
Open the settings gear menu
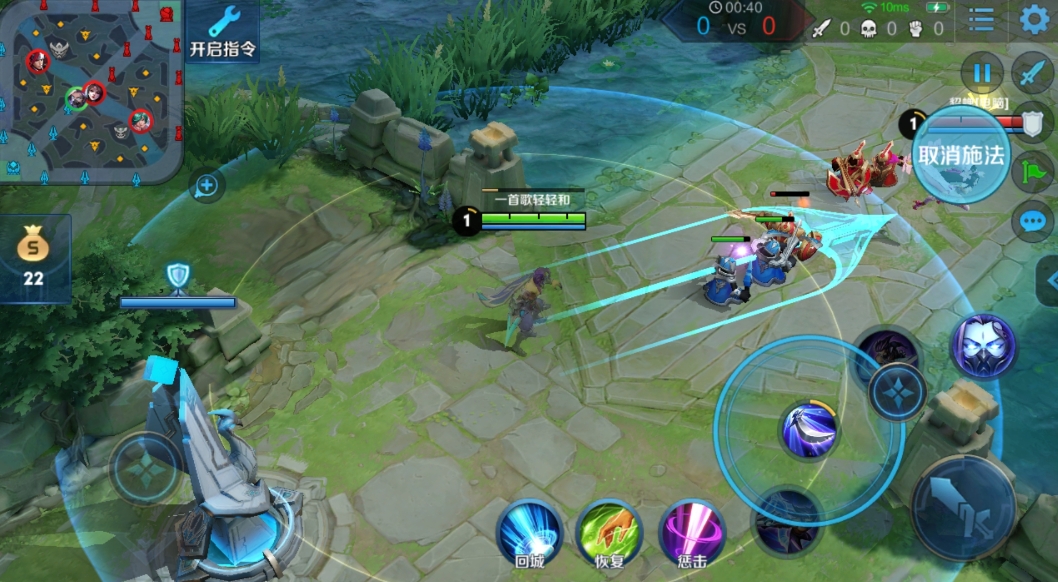click(x=1034, y=19)
